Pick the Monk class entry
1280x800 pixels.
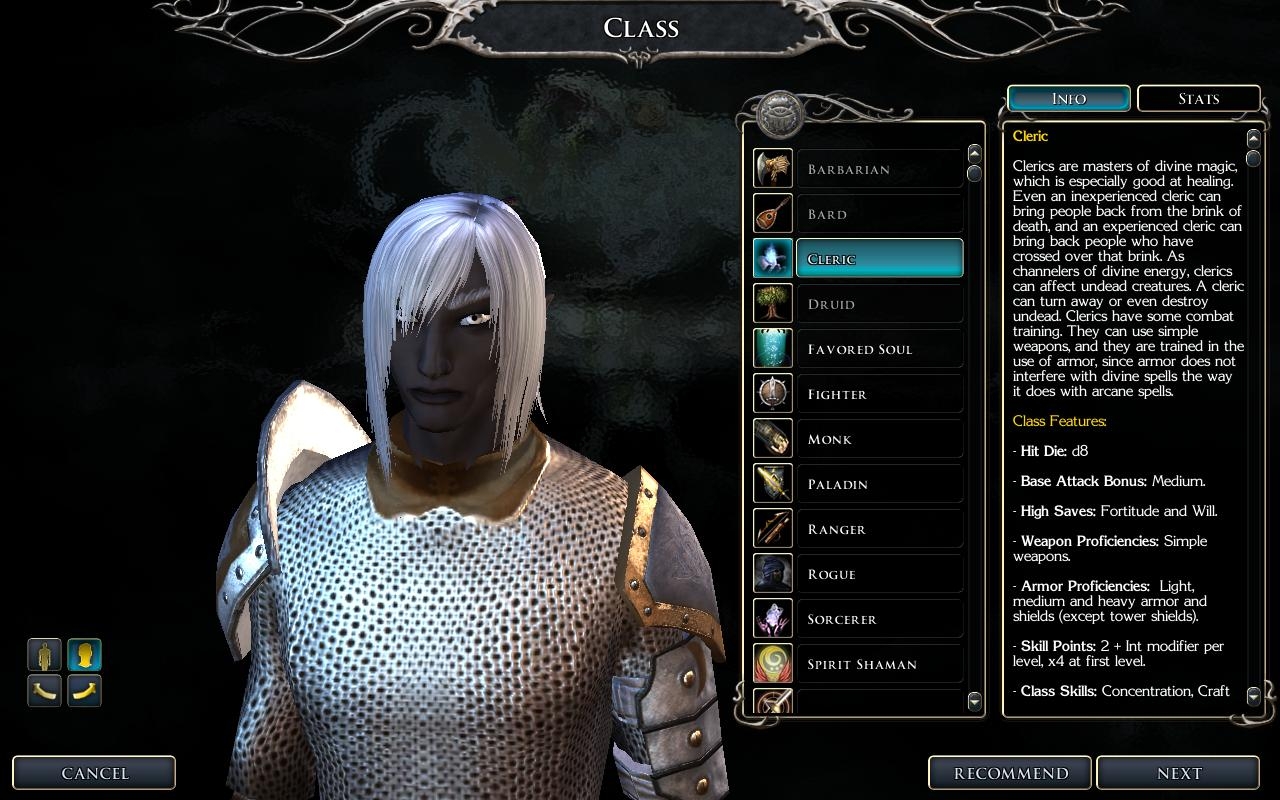point(878,439)
